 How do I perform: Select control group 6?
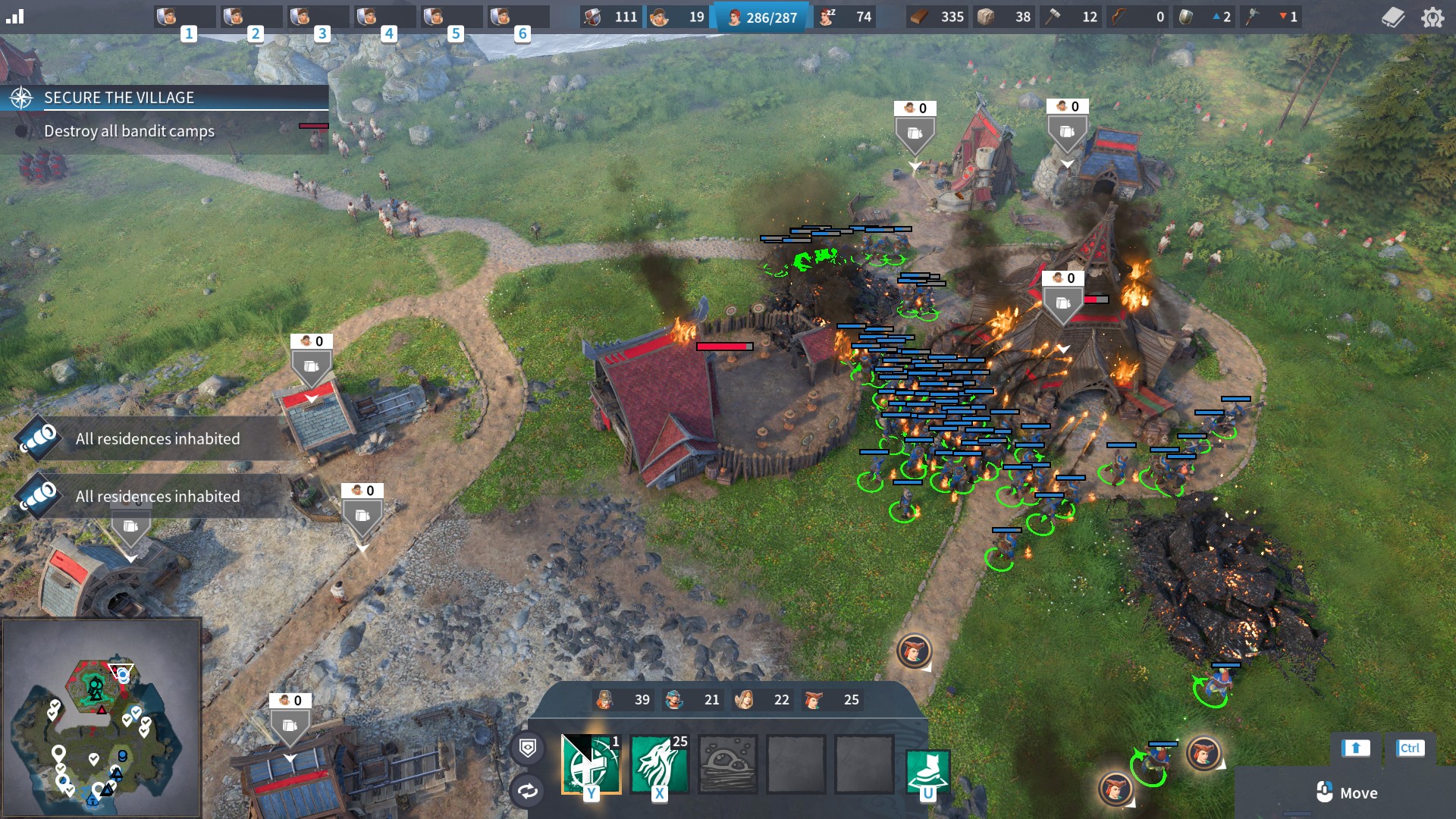[x=518, y=17]
